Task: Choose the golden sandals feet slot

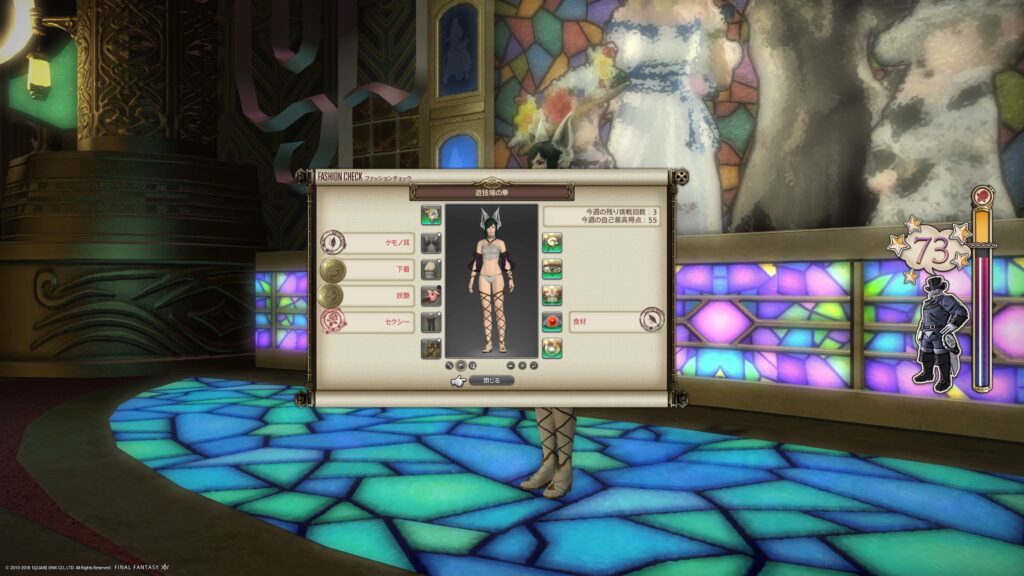Action: [431, 349]
